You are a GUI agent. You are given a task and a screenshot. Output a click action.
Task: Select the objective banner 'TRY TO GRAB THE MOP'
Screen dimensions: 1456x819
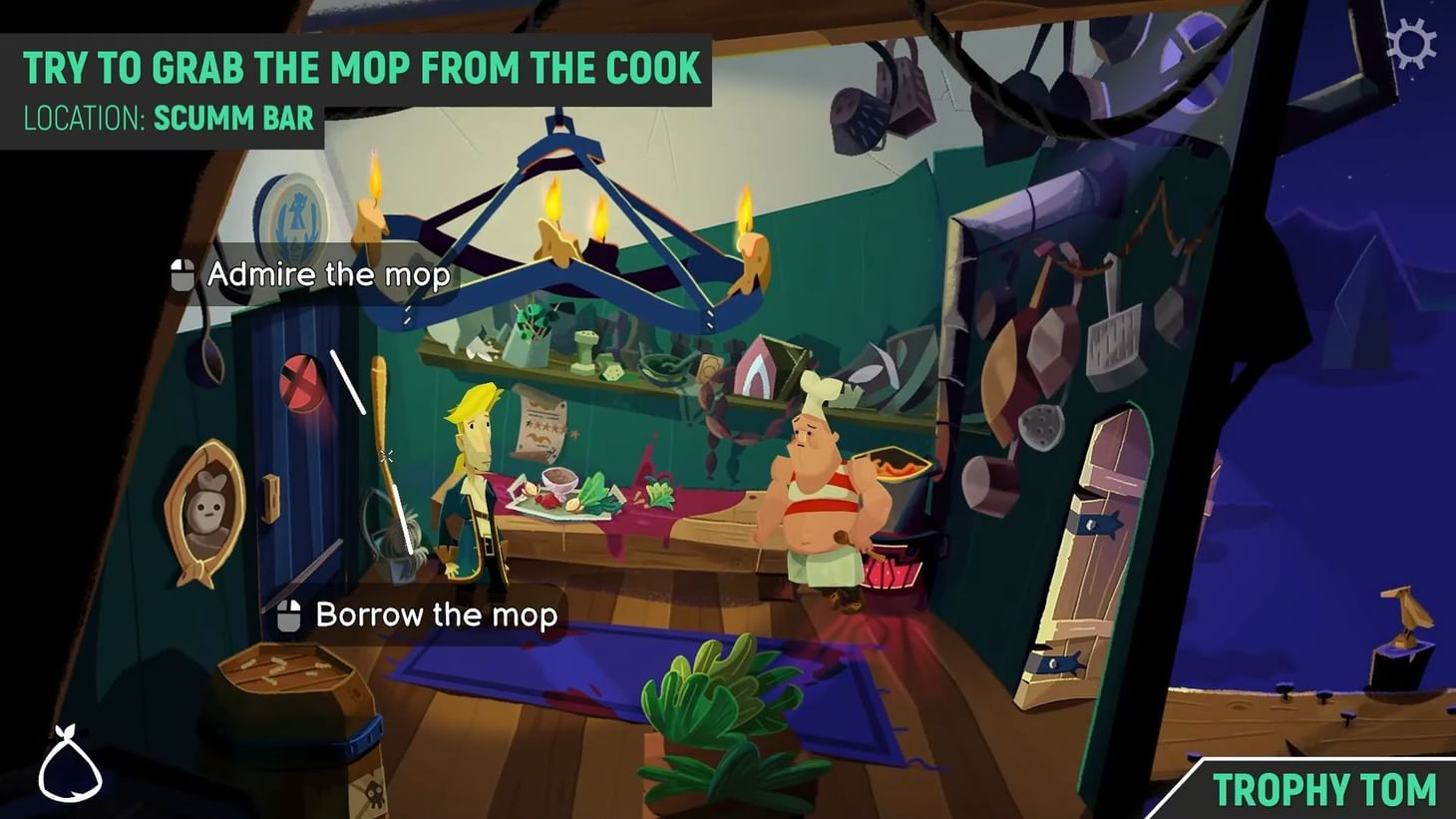coord(363,67)
